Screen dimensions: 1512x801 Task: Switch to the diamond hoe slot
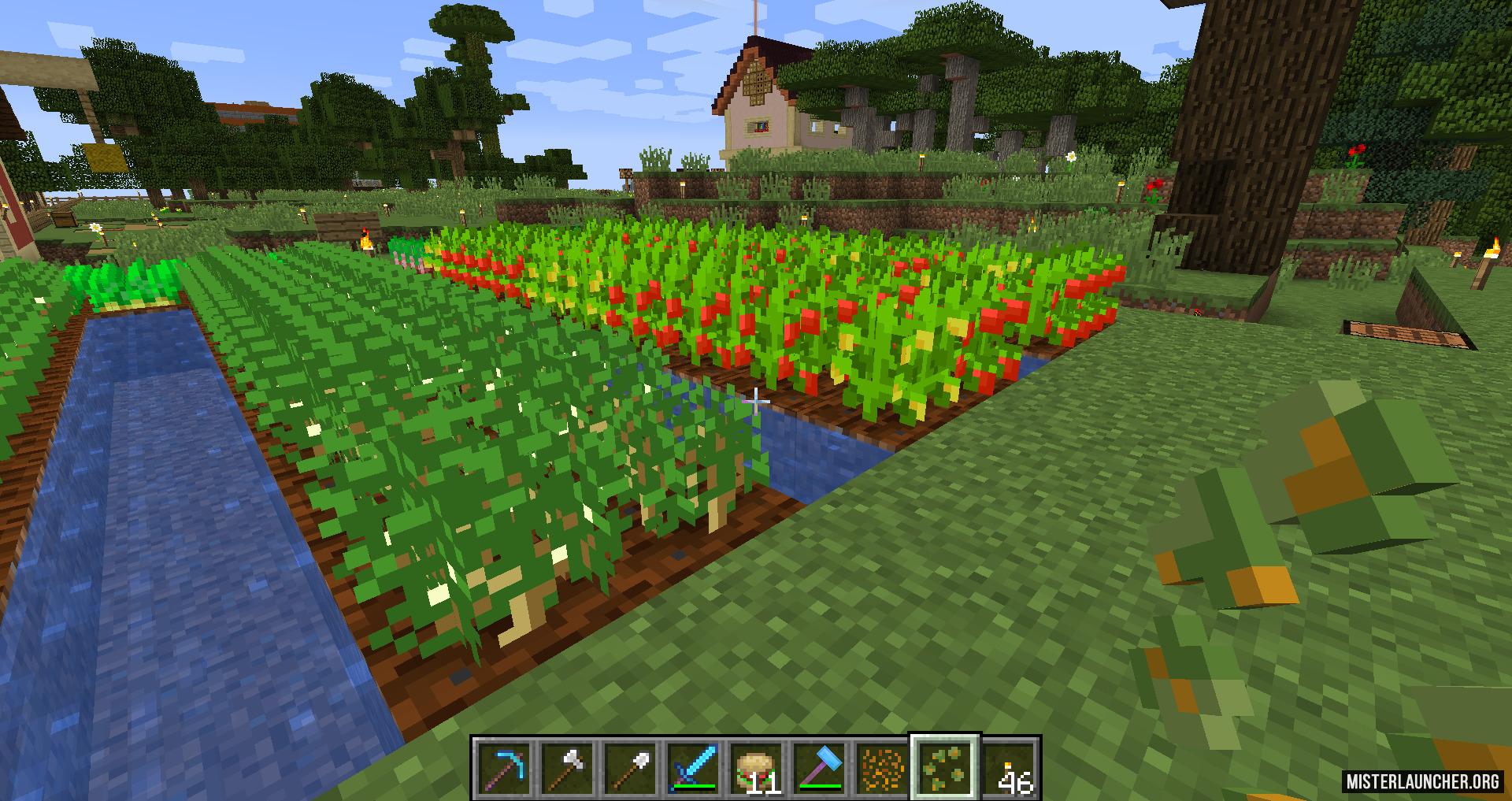click(819, 766)
